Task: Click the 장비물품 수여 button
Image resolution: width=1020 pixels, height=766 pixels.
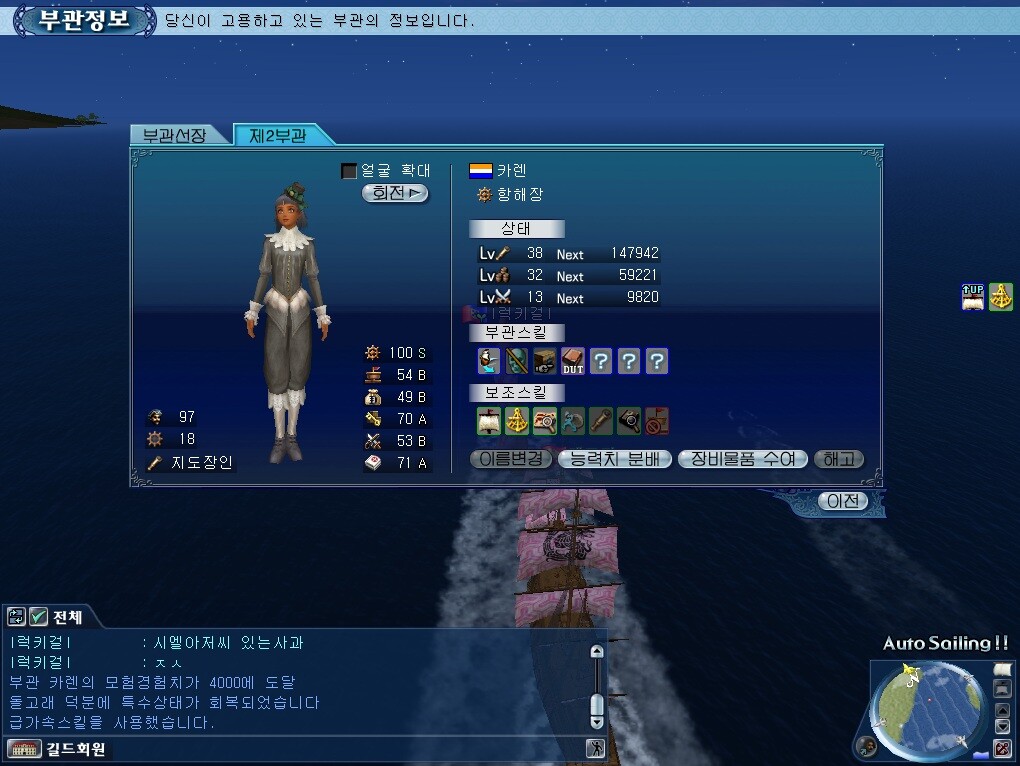Action: point(741,459)
